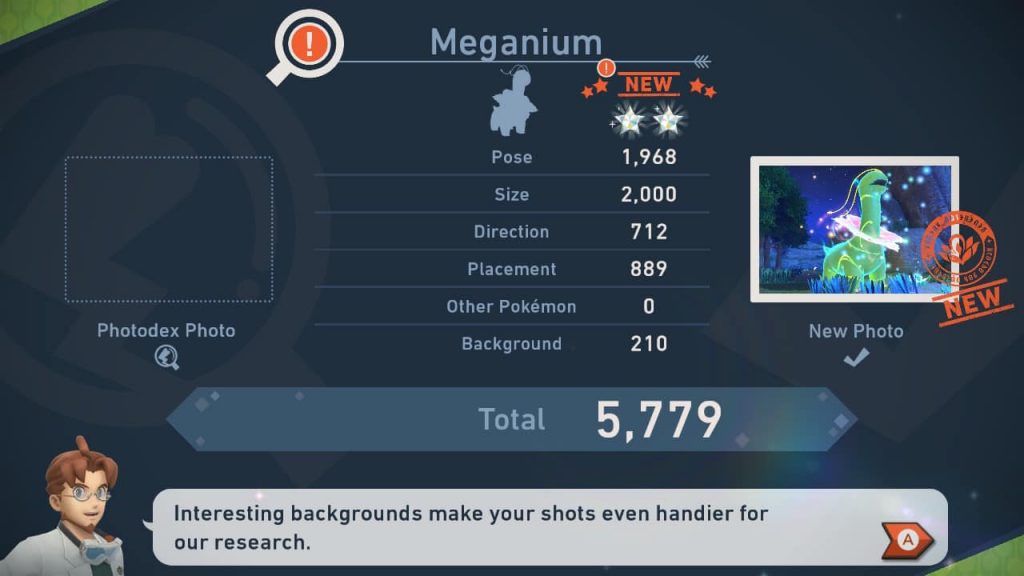Advance the professor's dialogue box

[907, 540]
